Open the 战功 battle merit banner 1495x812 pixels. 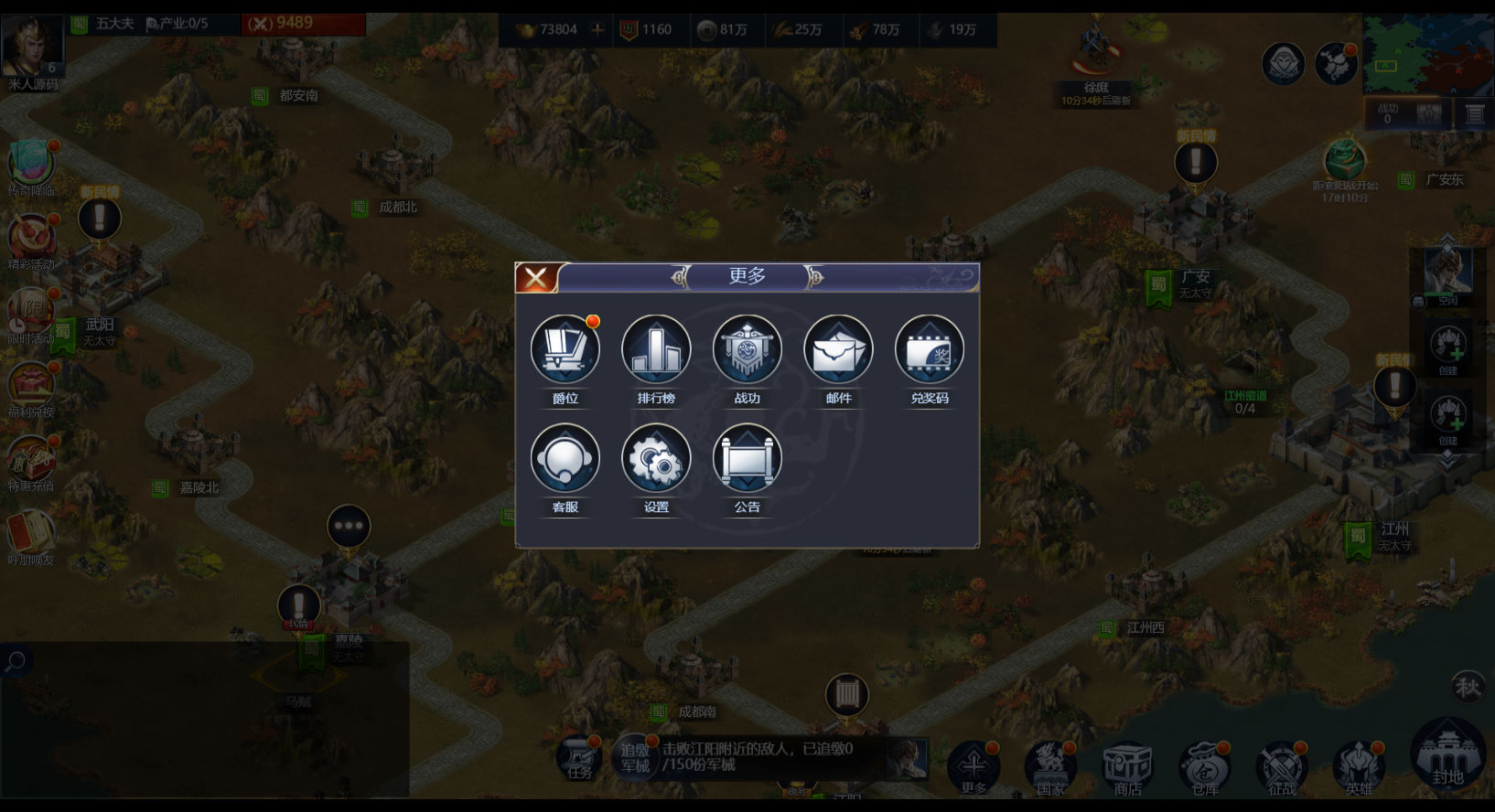tap(747, 349)
